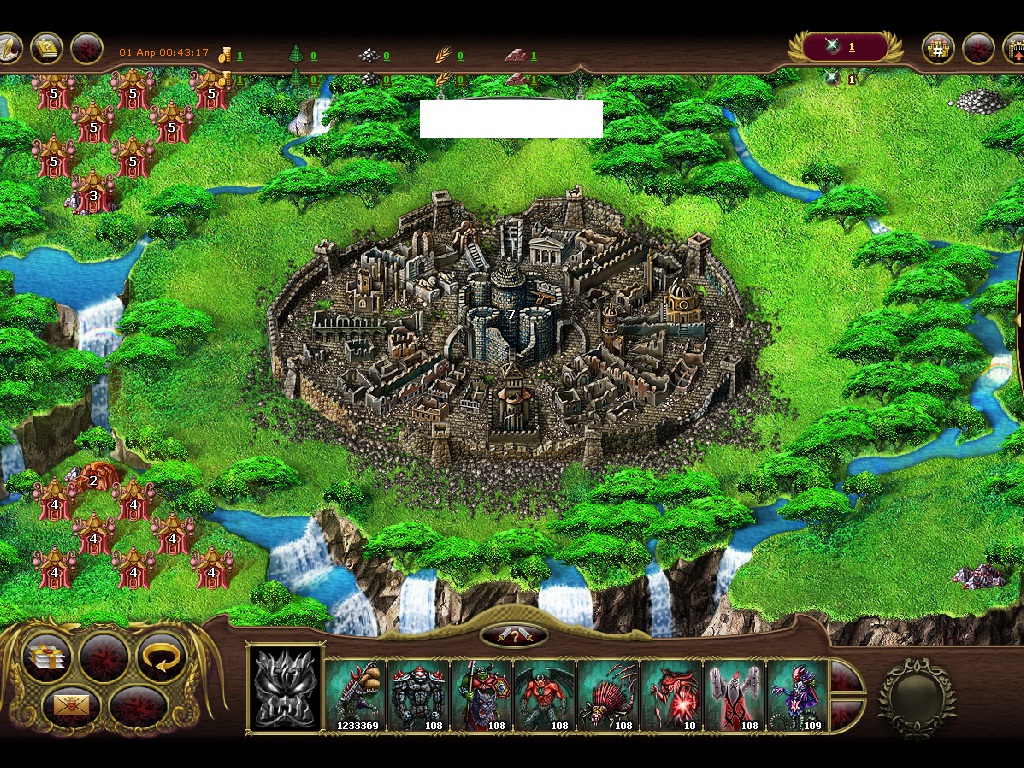1024x768 pixels.
Task: Select the hero portrait with silver mask
Action: pyautogui.click(x=285, y=689)
